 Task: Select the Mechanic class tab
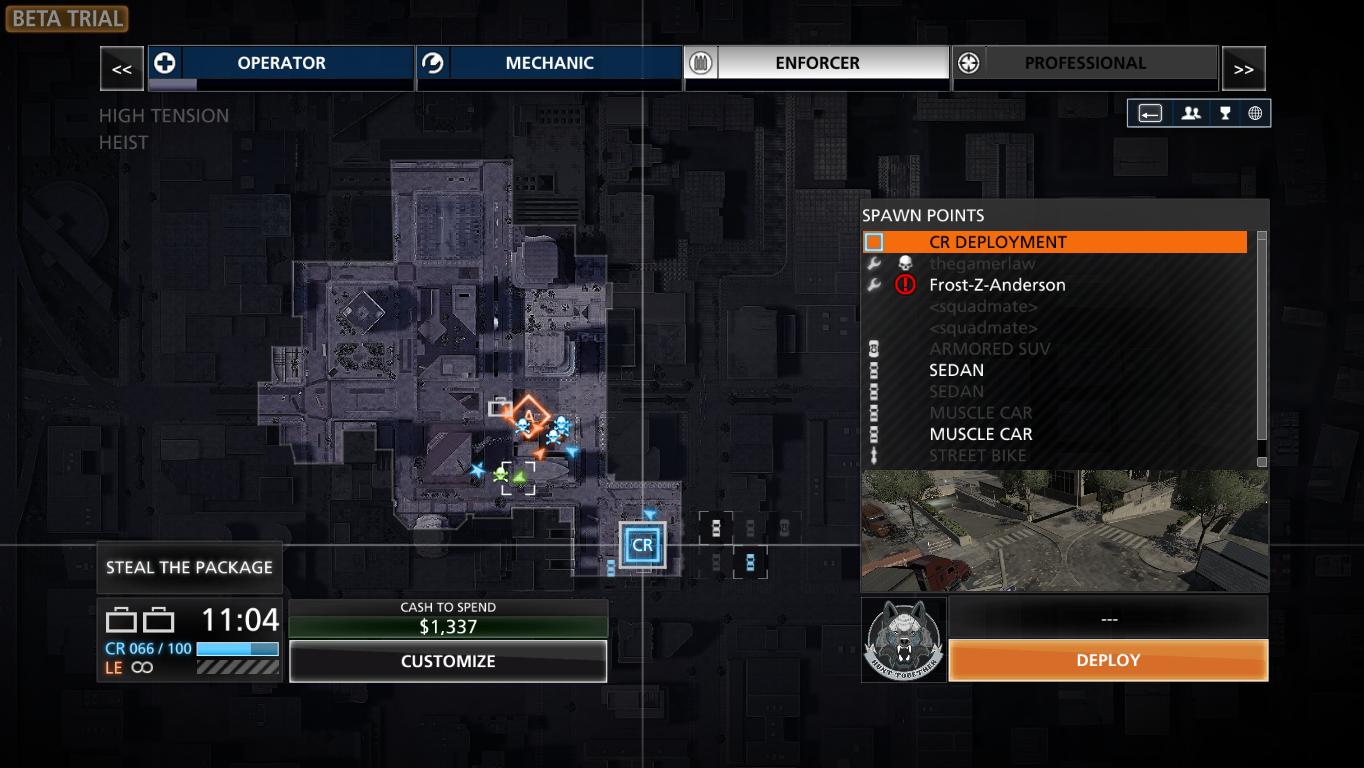(549, 63)
